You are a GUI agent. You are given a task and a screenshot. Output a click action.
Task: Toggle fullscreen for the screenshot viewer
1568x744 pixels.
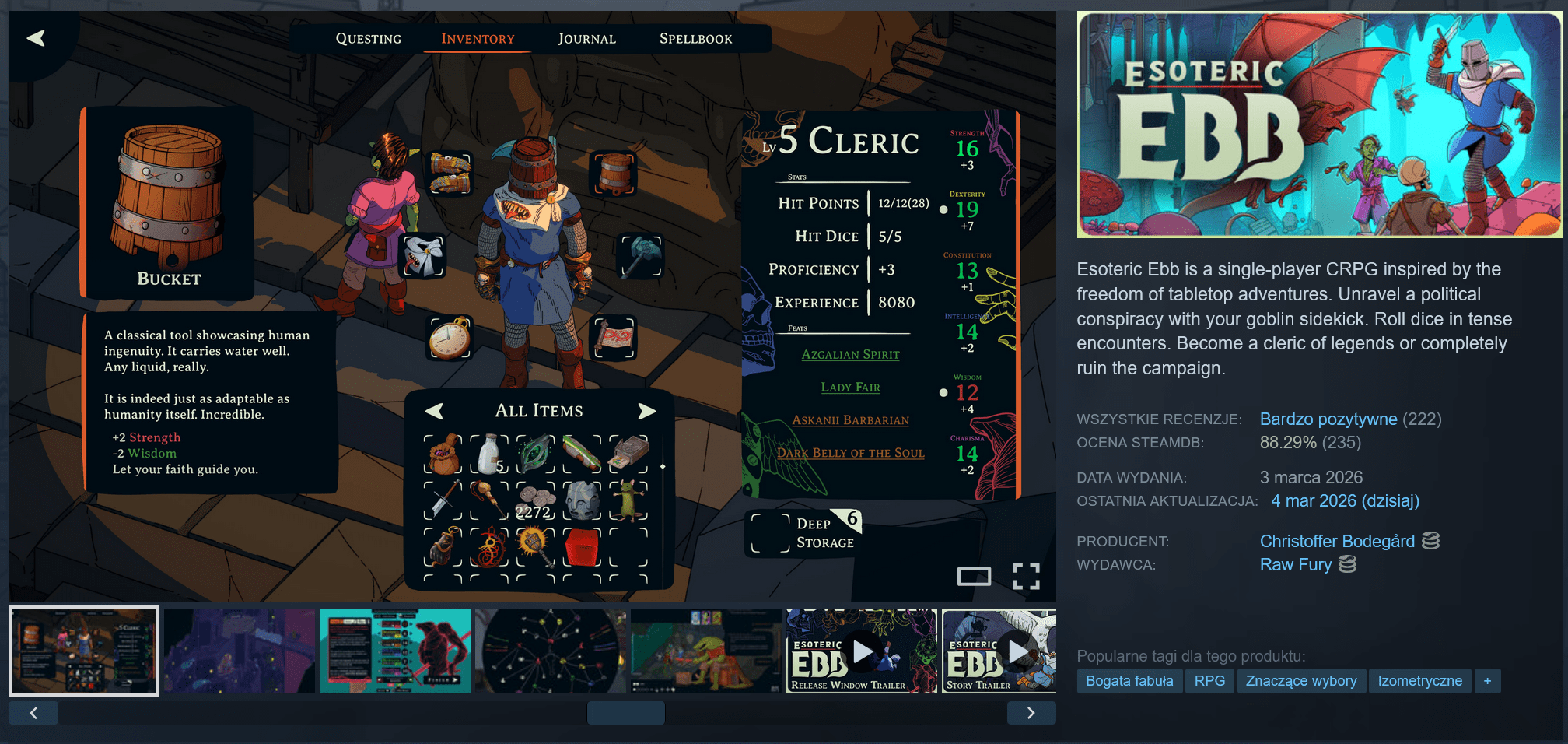coord(1026,577)
